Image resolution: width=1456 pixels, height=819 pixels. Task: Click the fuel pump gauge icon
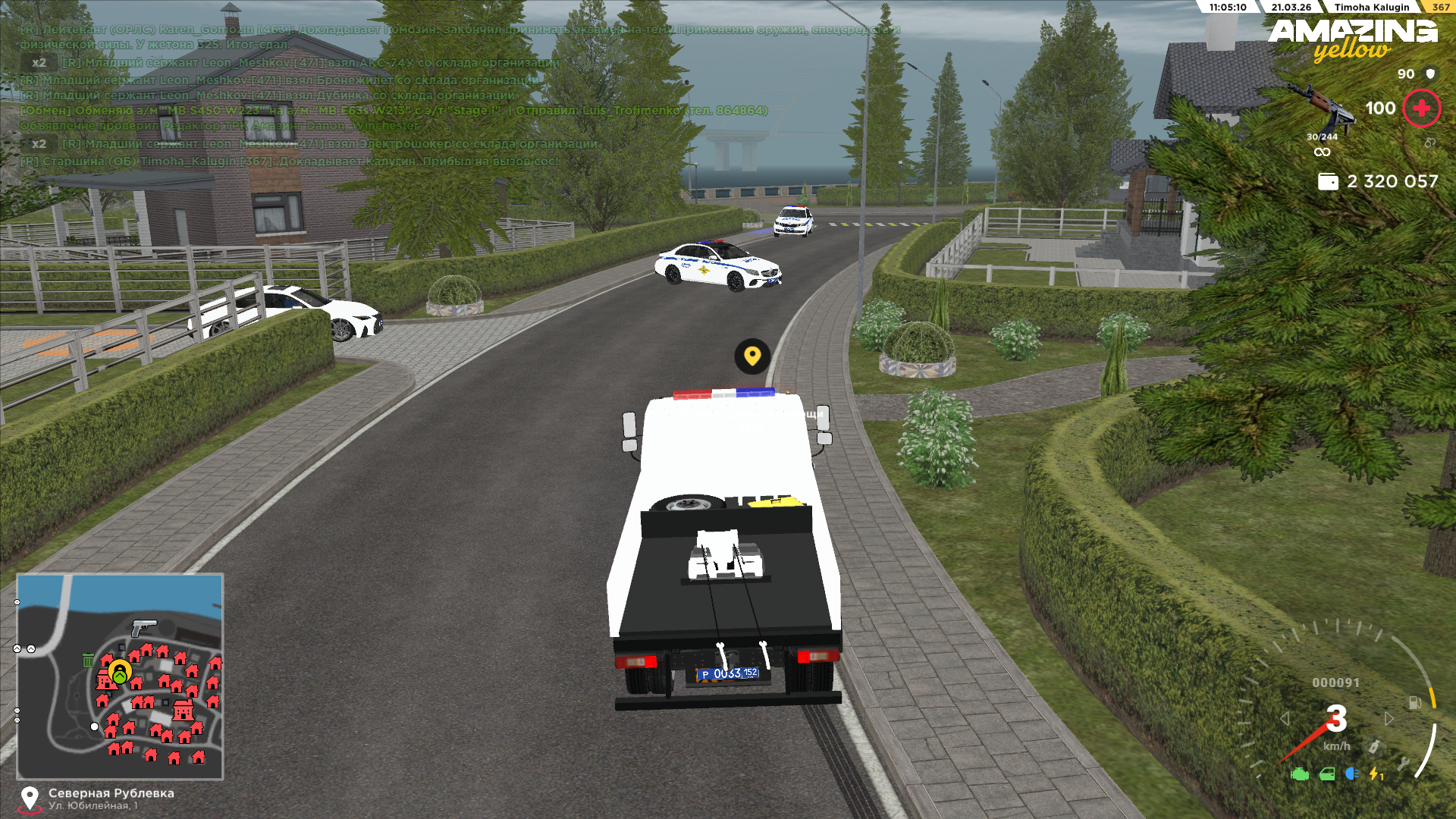click(1415, 703)
